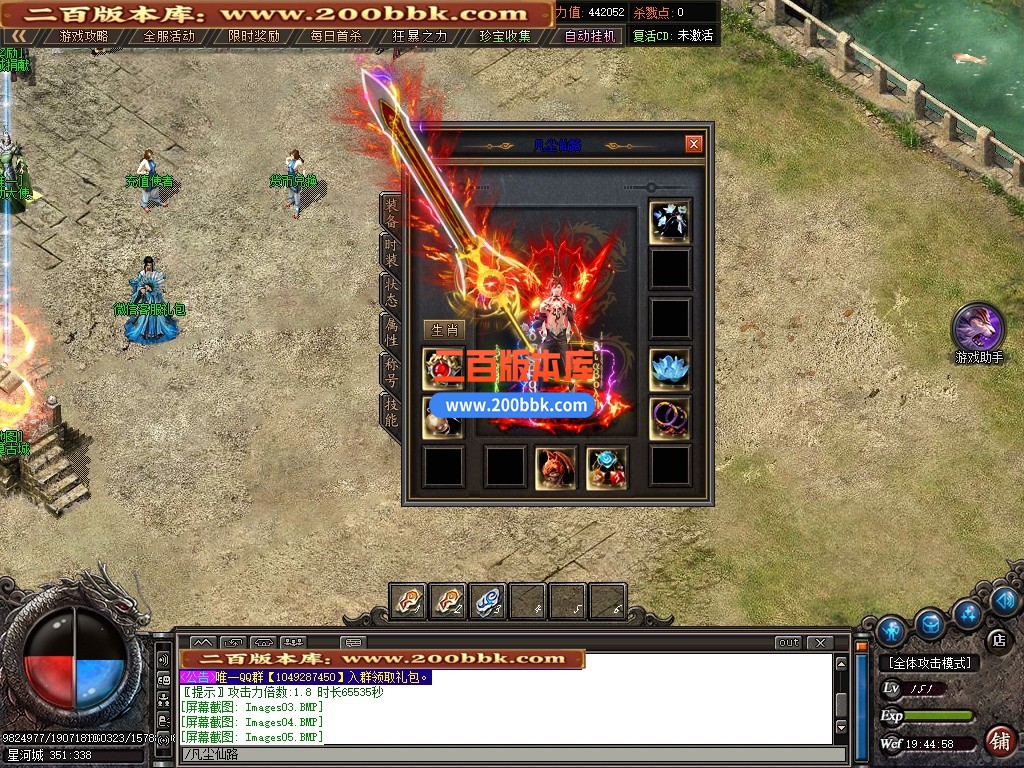Open the 珍宝收集 treasure collection menu
Viewport: 1024px width, 768px height.
point(504,36)
